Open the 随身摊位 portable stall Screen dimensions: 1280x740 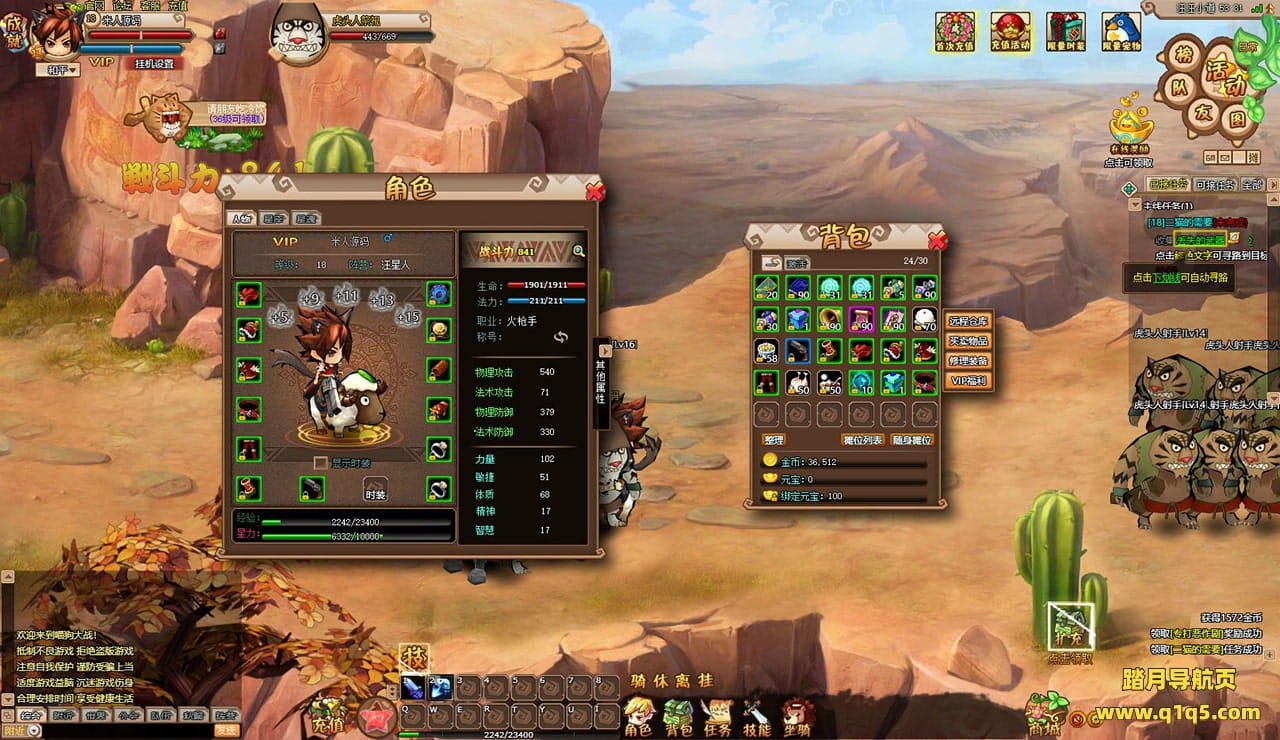[x=912, y=440]
